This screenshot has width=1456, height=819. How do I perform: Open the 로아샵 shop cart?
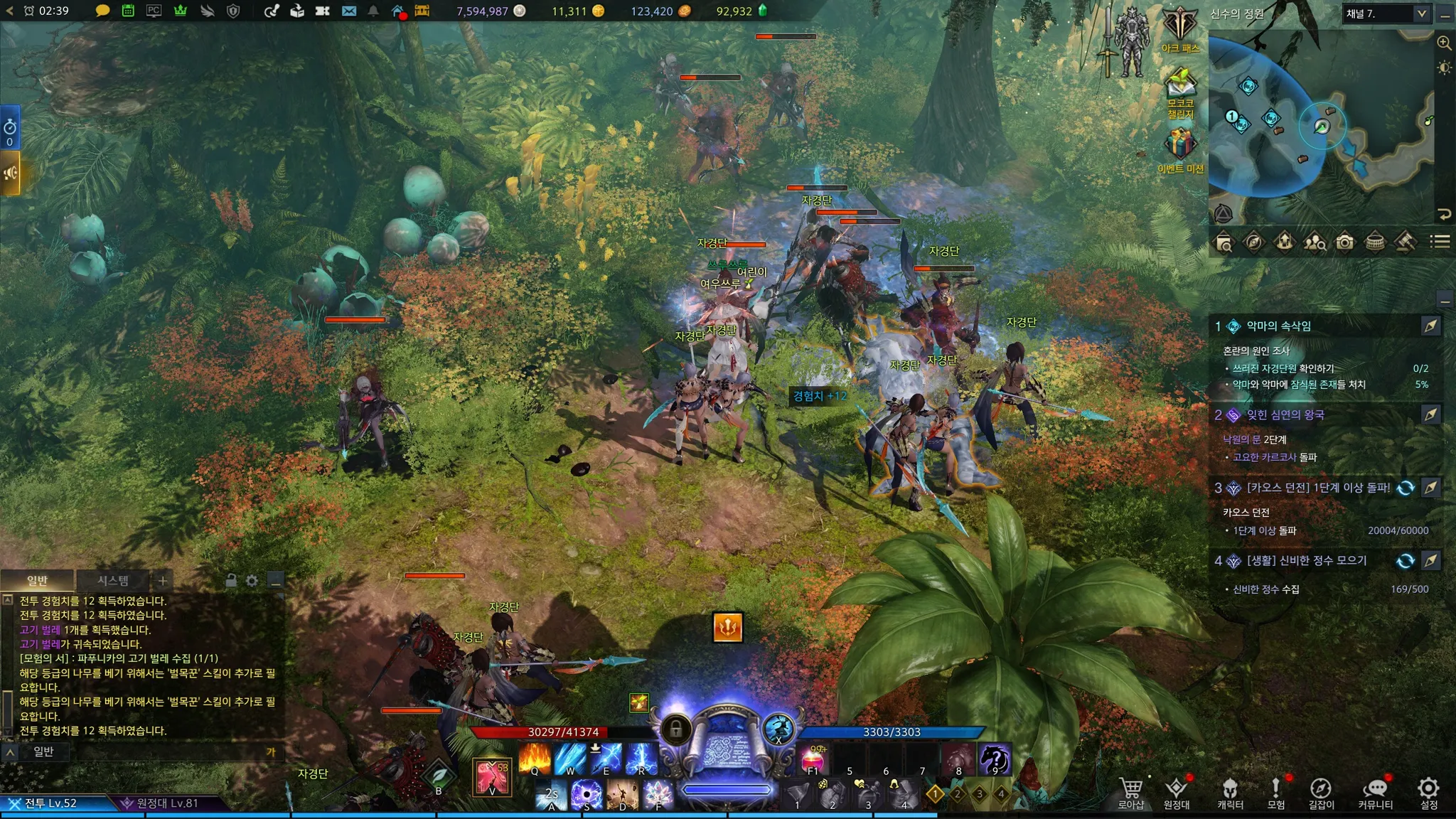point(1130,792)
